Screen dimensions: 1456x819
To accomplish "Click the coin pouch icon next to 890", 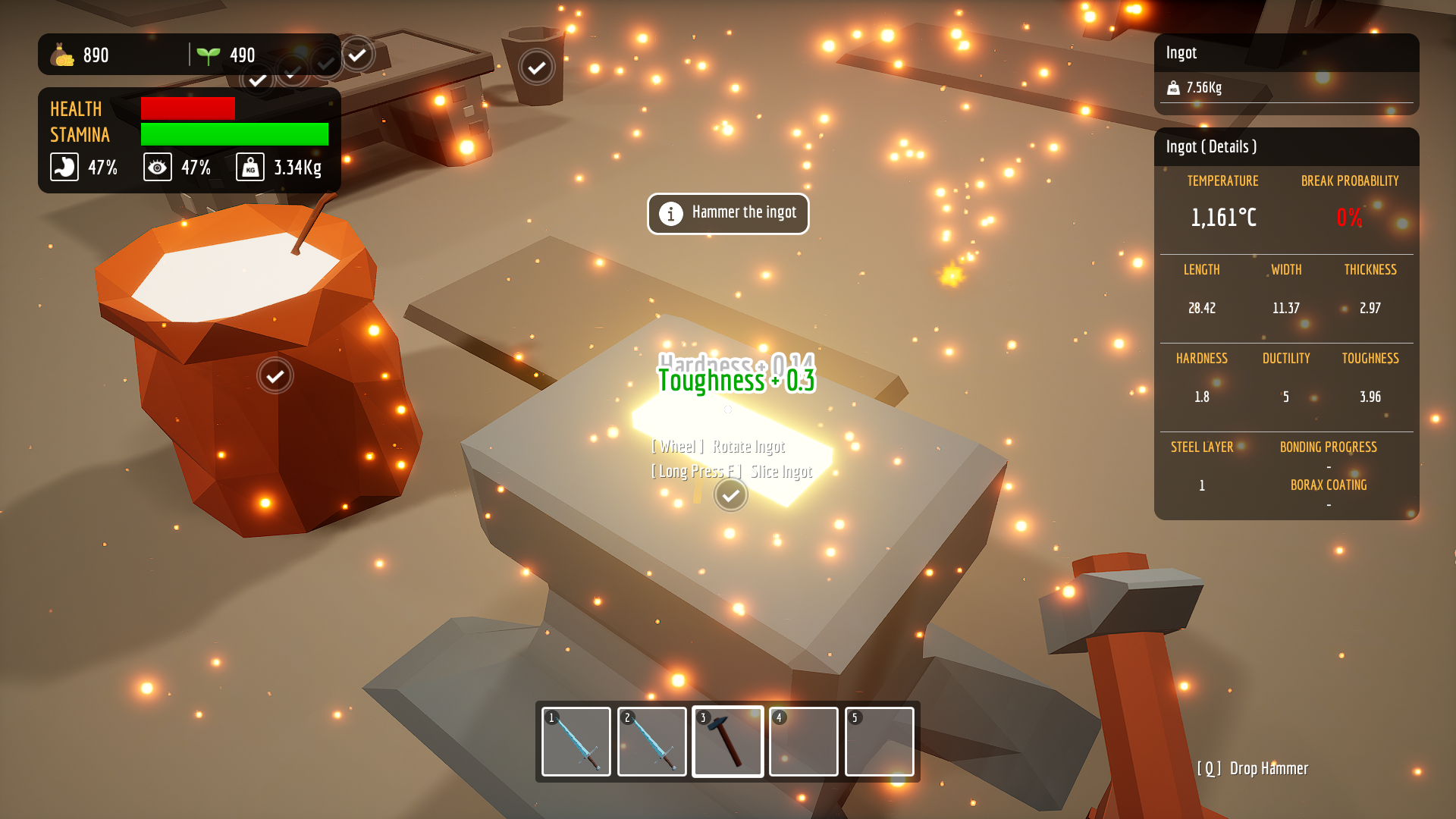I will [61, 55].
